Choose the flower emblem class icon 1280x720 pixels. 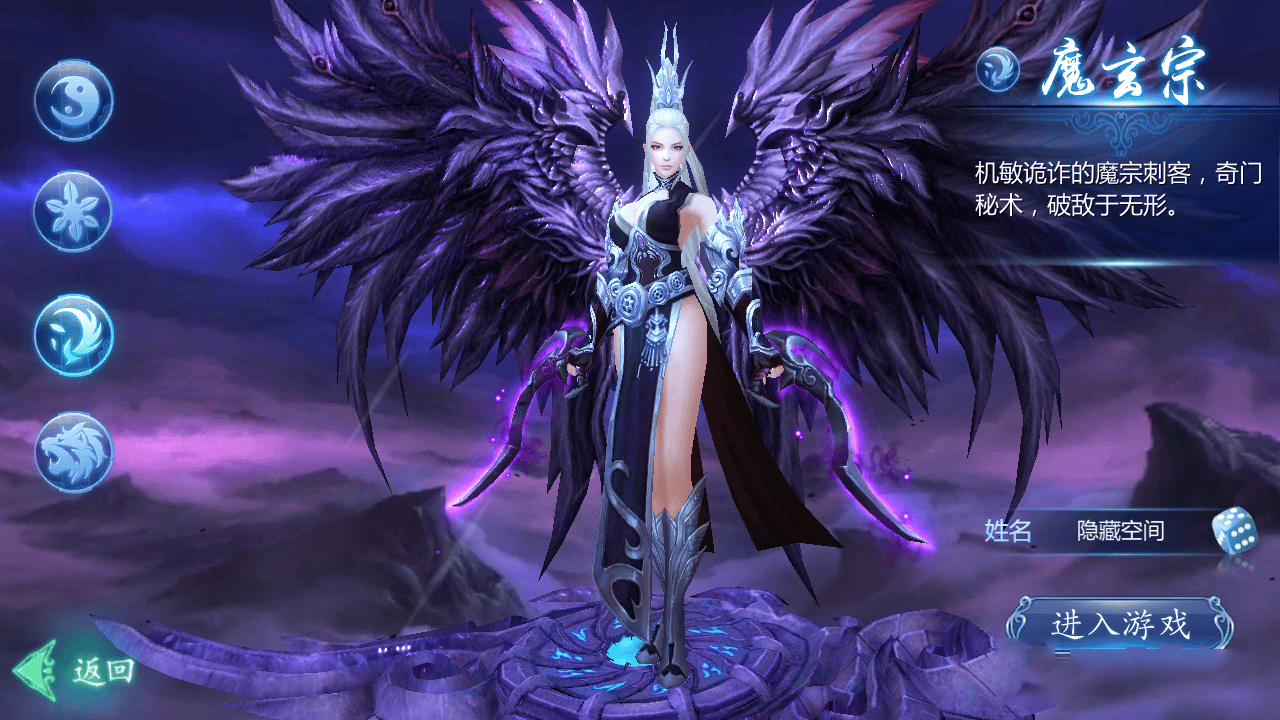click(x=73, y=211)
